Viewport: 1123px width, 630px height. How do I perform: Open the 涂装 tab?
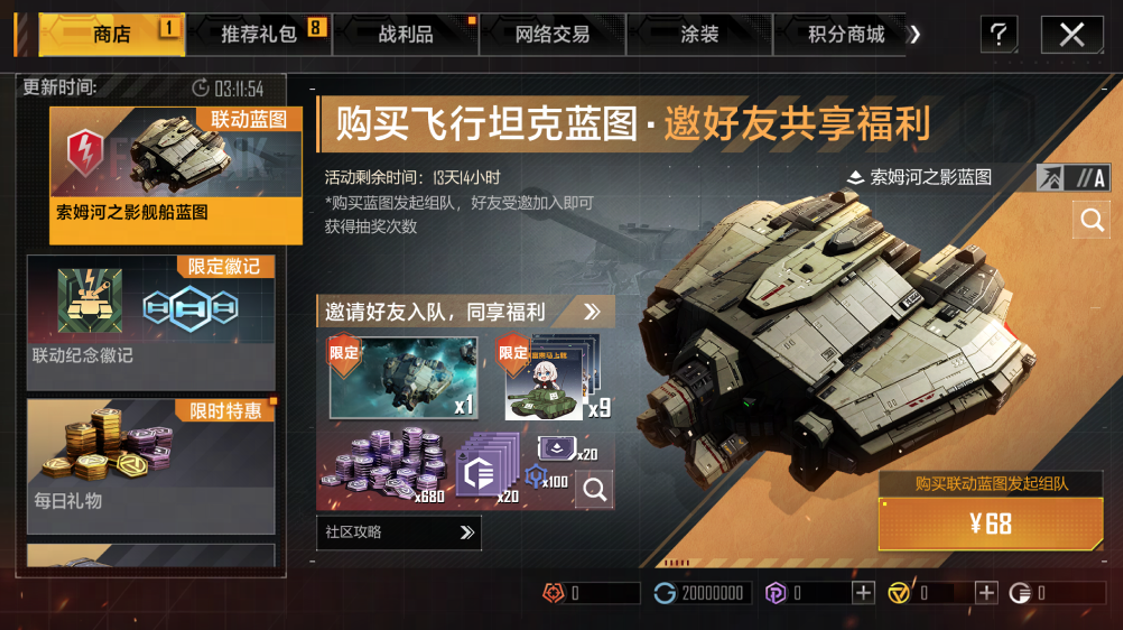(699, 35)
